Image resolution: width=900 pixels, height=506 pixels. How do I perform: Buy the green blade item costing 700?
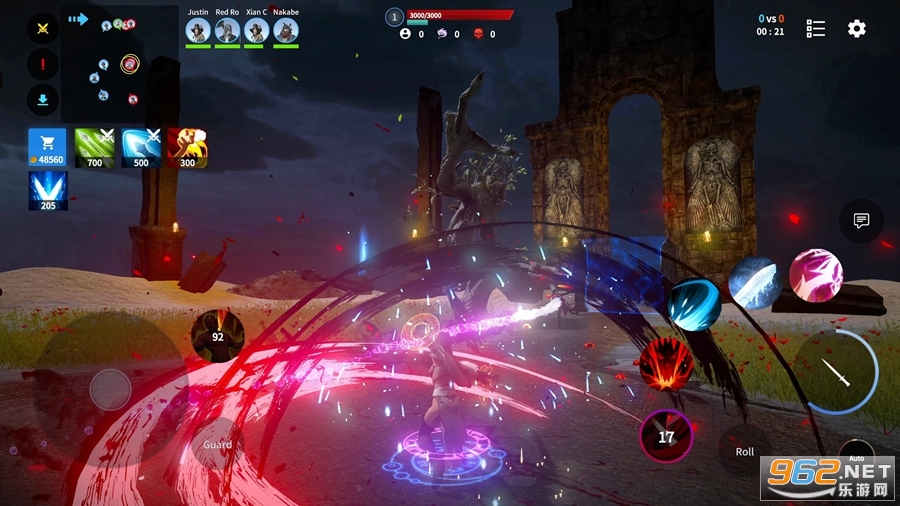point(95,147)
